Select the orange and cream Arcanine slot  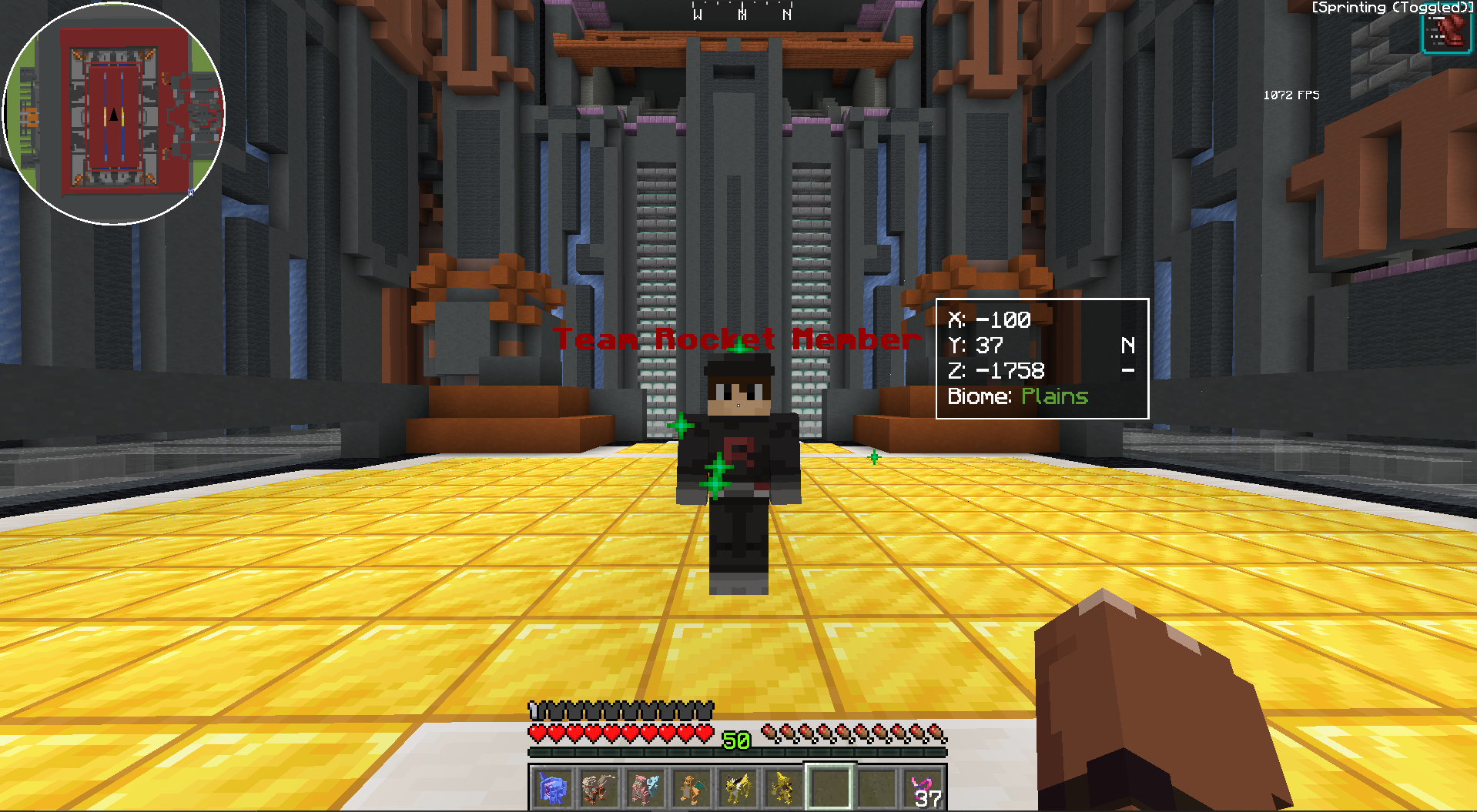pyautogui.click(x=598, y=788)
